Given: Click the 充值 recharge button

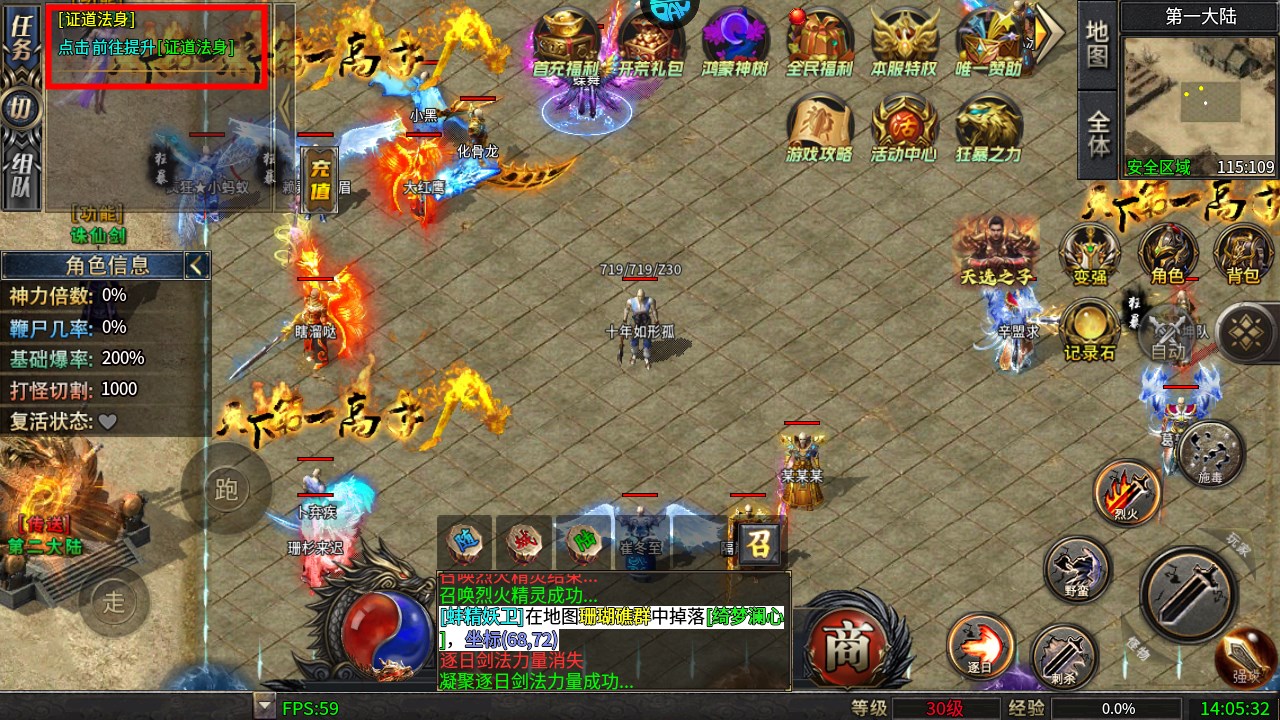Looking at the screenshot, I should [320, 179].
